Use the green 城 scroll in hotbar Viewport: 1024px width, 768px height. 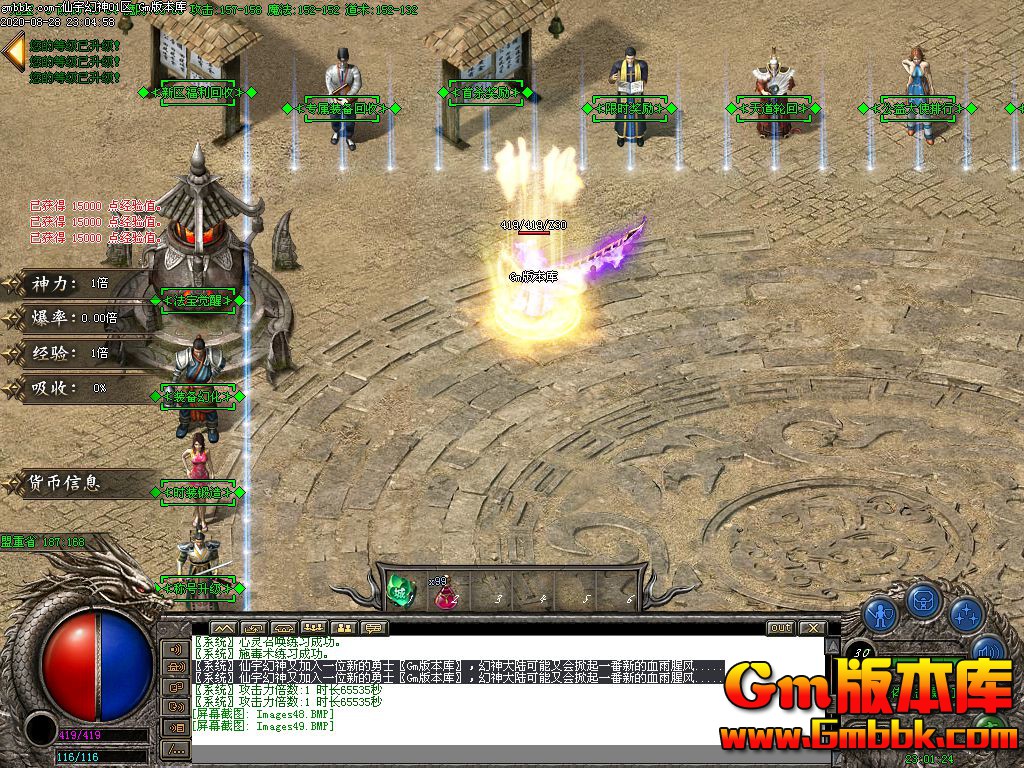point(400,591)
